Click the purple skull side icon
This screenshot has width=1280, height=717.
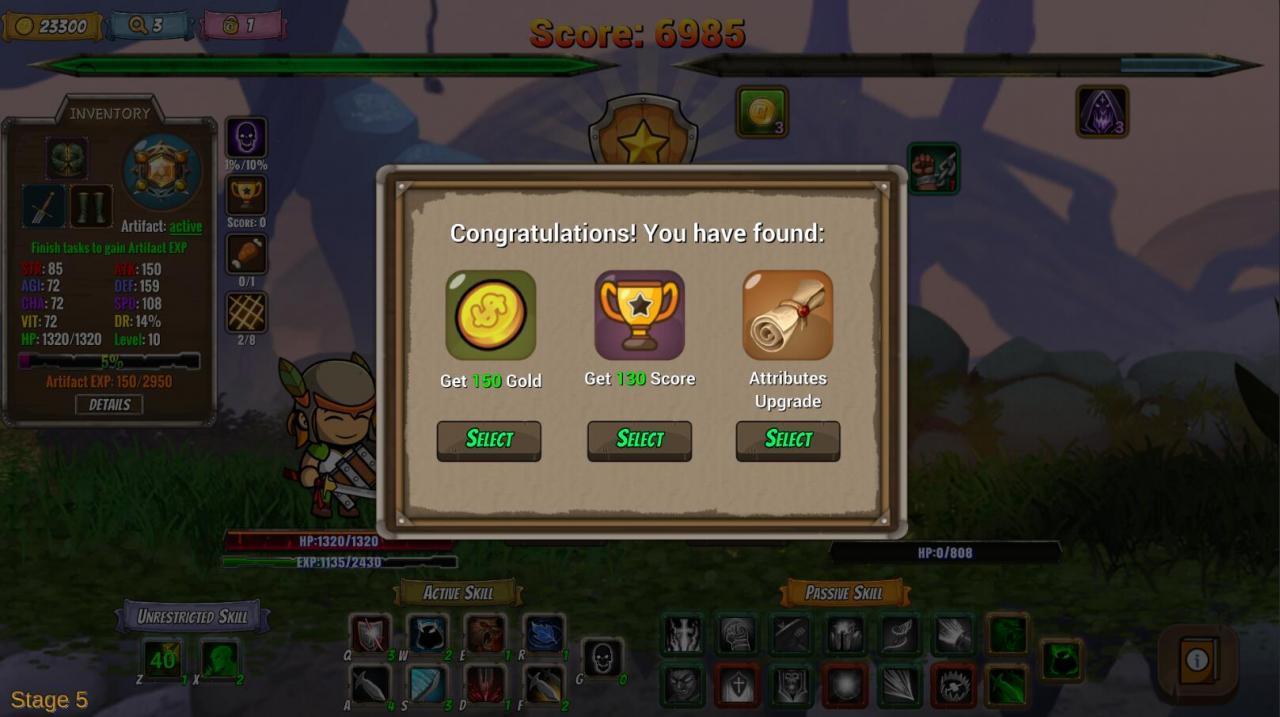[246, 137]
